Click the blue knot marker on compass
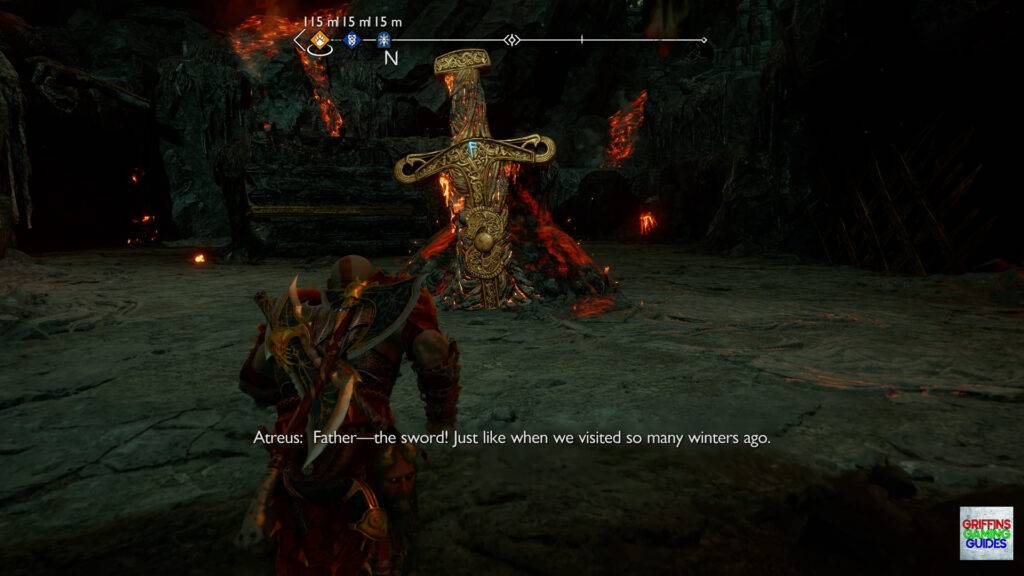 click(x=351, y=41)
